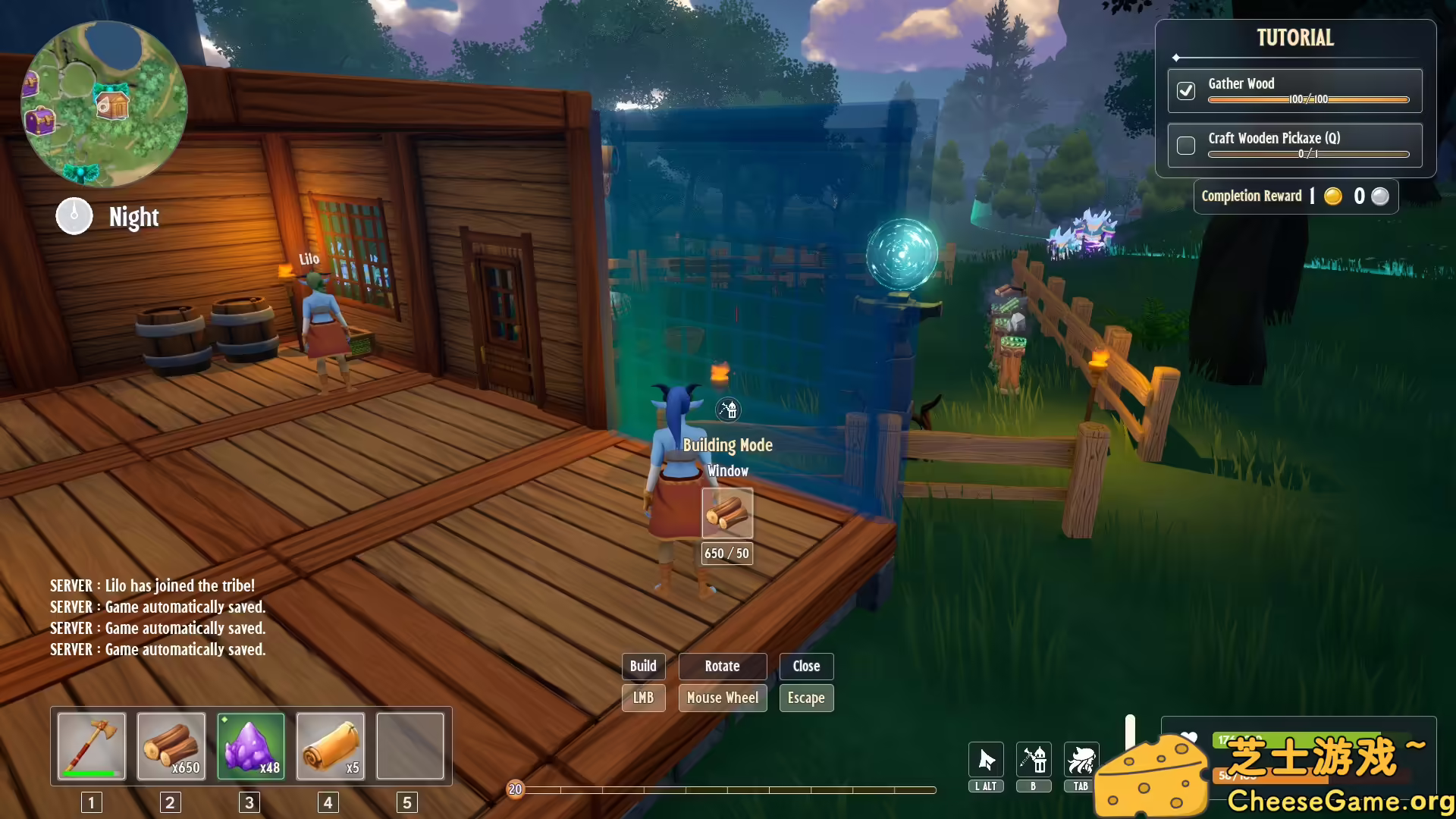The image size is (1456, 819).
Task: Click the Night clock icon
Action: (x=74, y=216)
